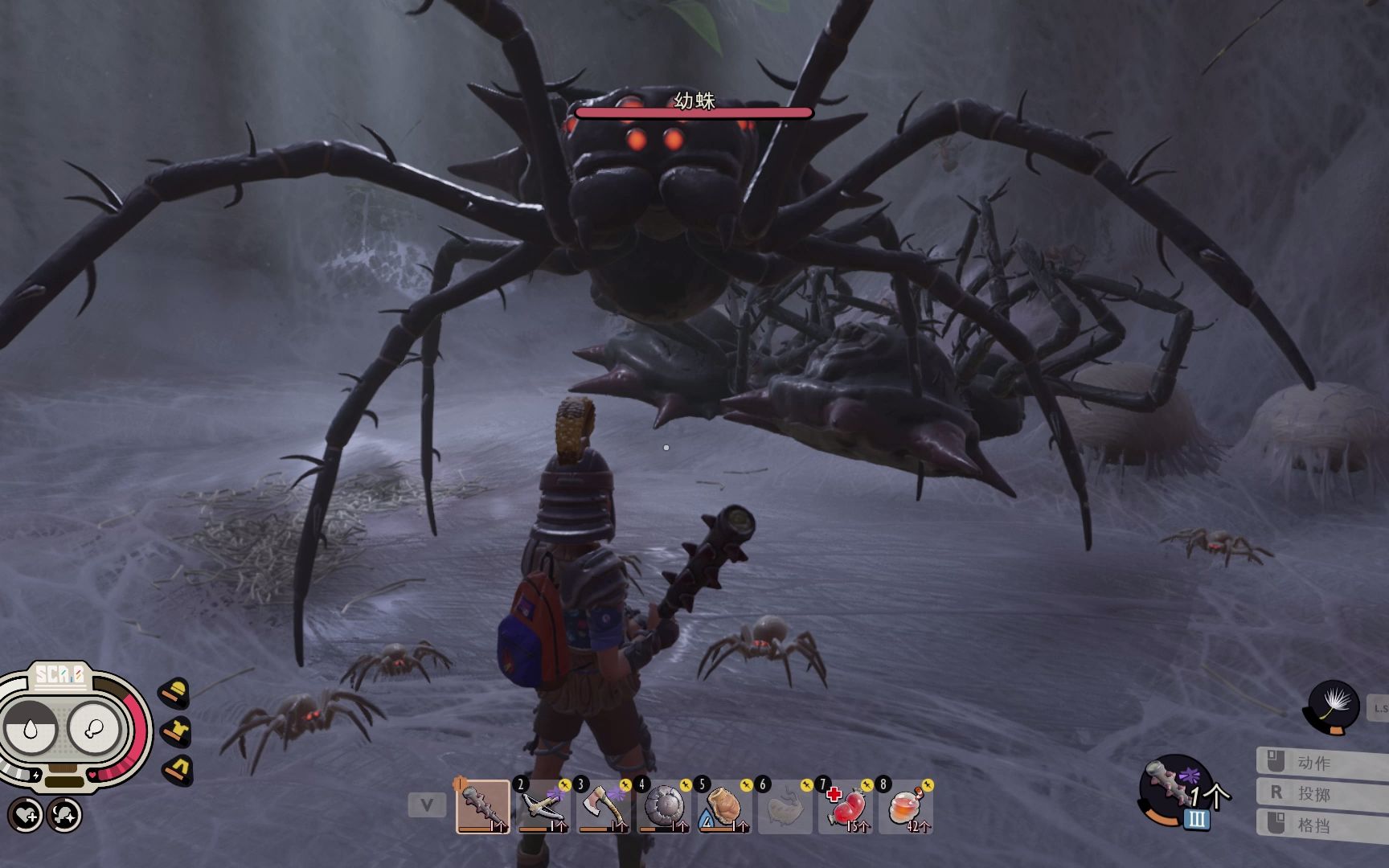
Task: Click the heart-plus status effect icon
Action: point(27,815)
